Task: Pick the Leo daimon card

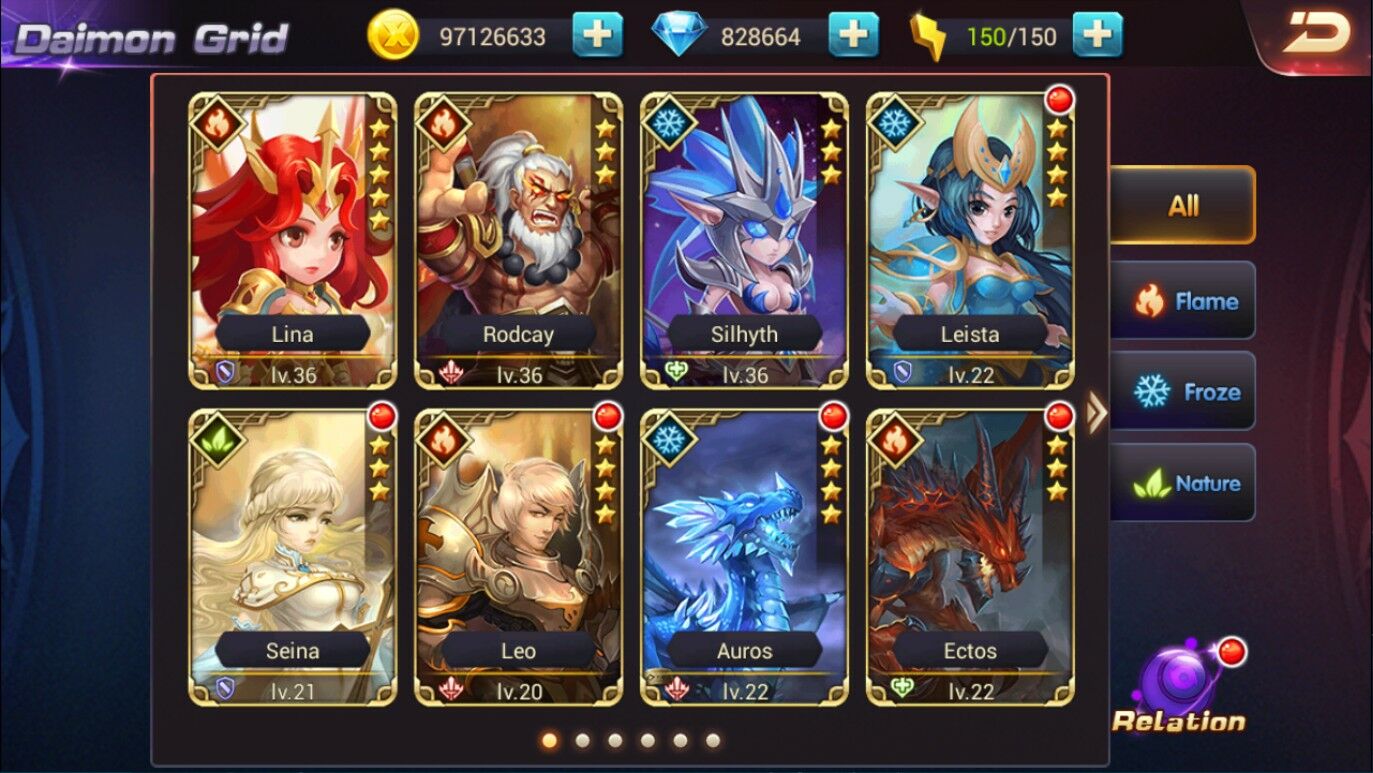Action: 518,556
